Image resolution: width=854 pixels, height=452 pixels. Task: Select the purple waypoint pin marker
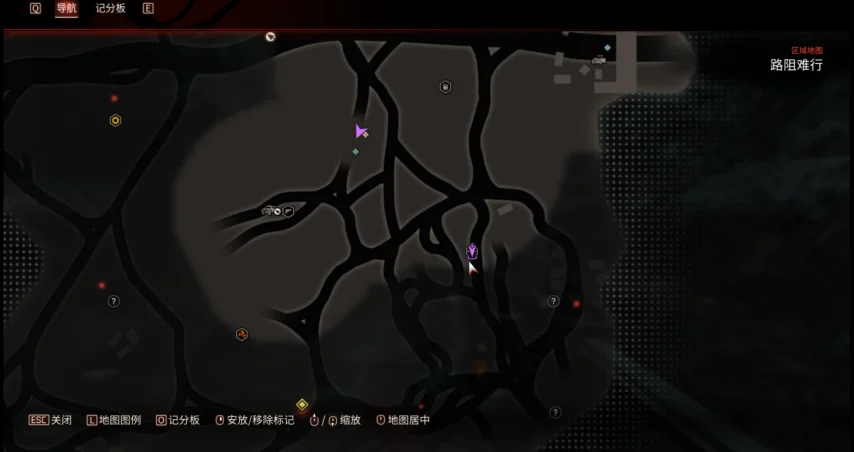(472, 250)
